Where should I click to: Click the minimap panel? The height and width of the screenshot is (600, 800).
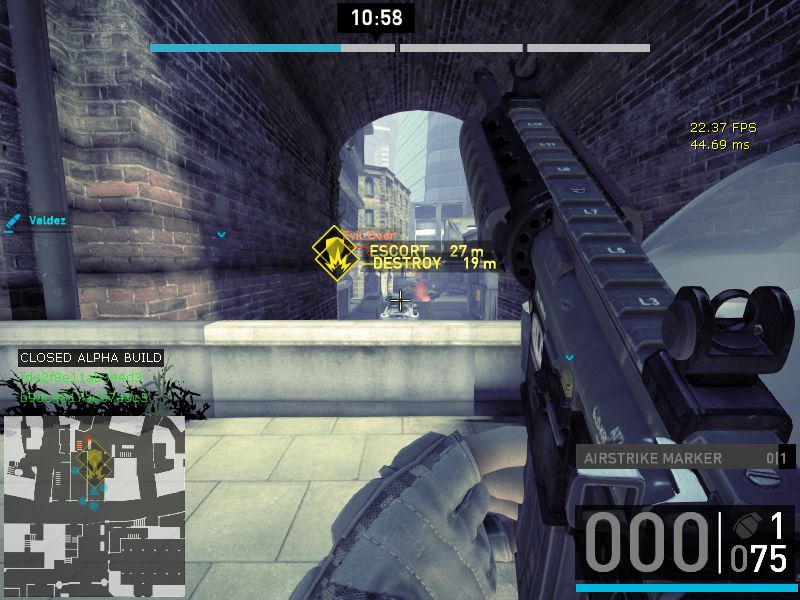pos(94,496)
